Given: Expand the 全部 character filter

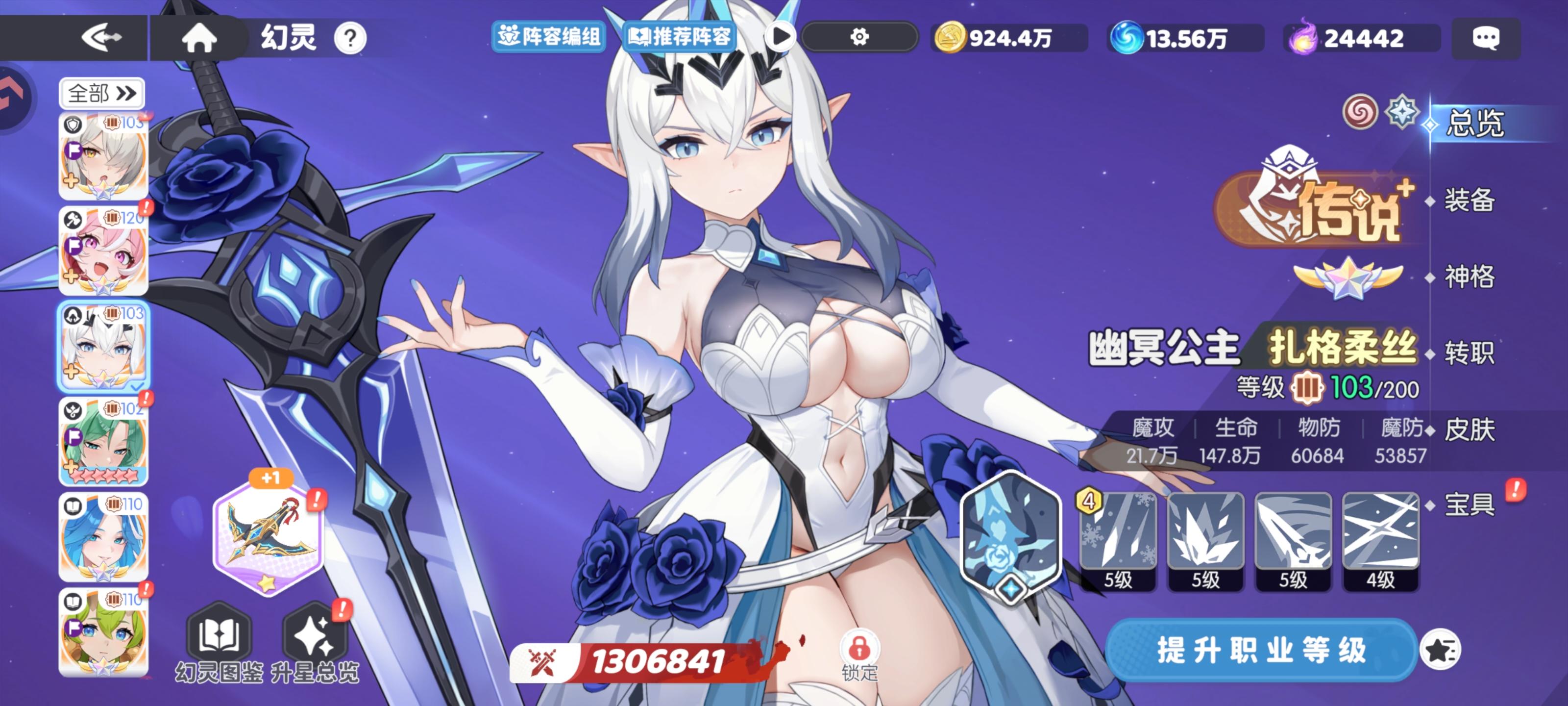Looking at the screenshot, I should pos(101,94).
